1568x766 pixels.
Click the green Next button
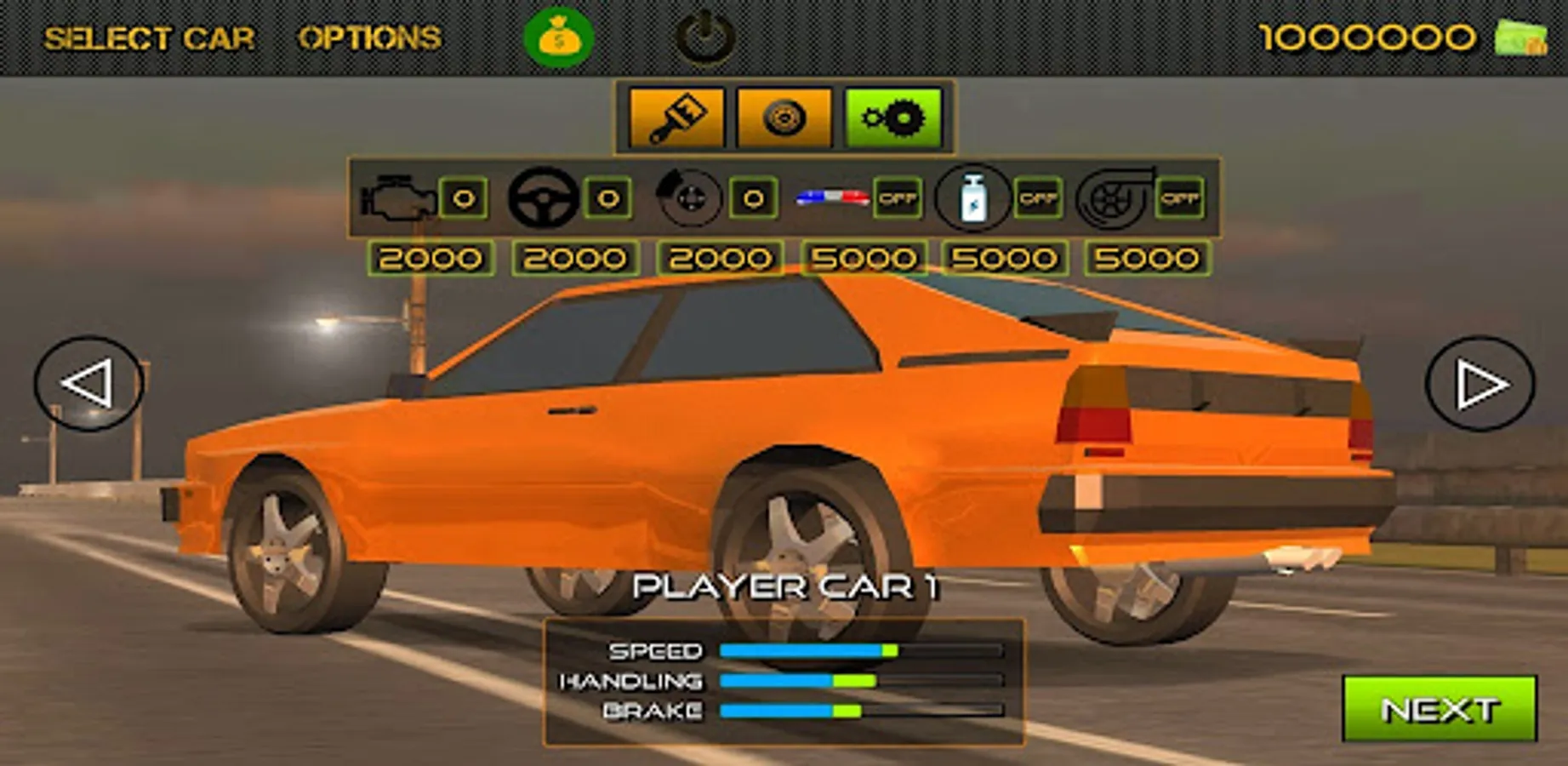(x=1439, y=709)
